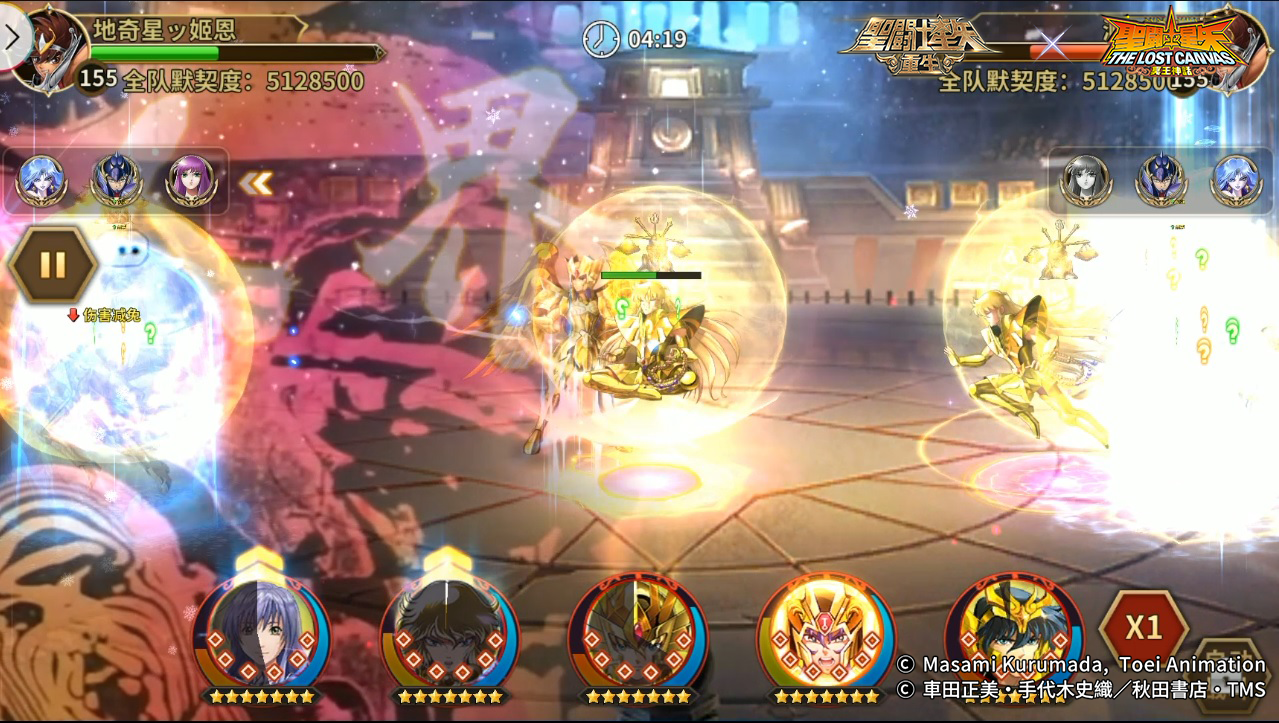Collapse the ally support row with double arrows
The width and height of the screenshot is (1279, 723).
click(255, 183)
